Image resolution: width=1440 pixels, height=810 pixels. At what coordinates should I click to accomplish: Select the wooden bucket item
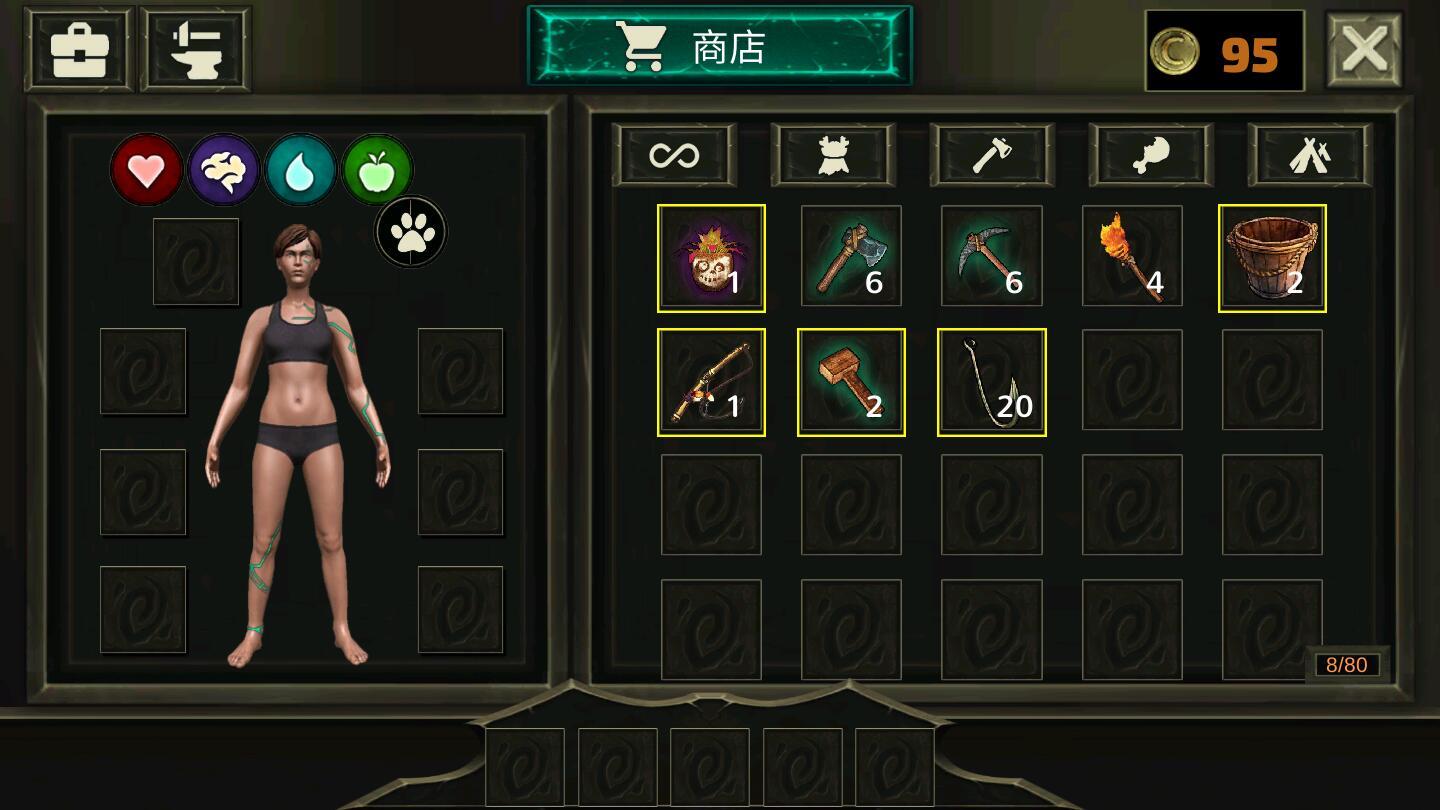(x=1272, y=258)
